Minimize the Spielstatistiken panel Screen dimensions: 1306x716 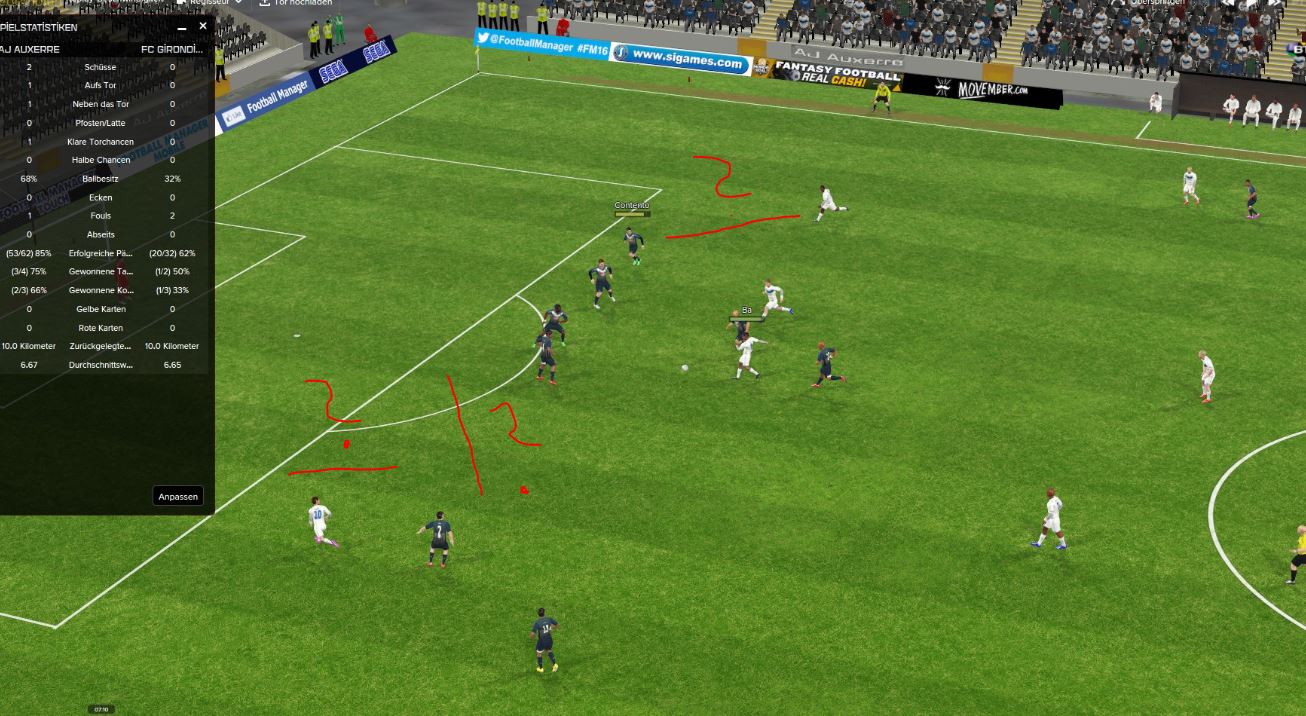point(182,28)
